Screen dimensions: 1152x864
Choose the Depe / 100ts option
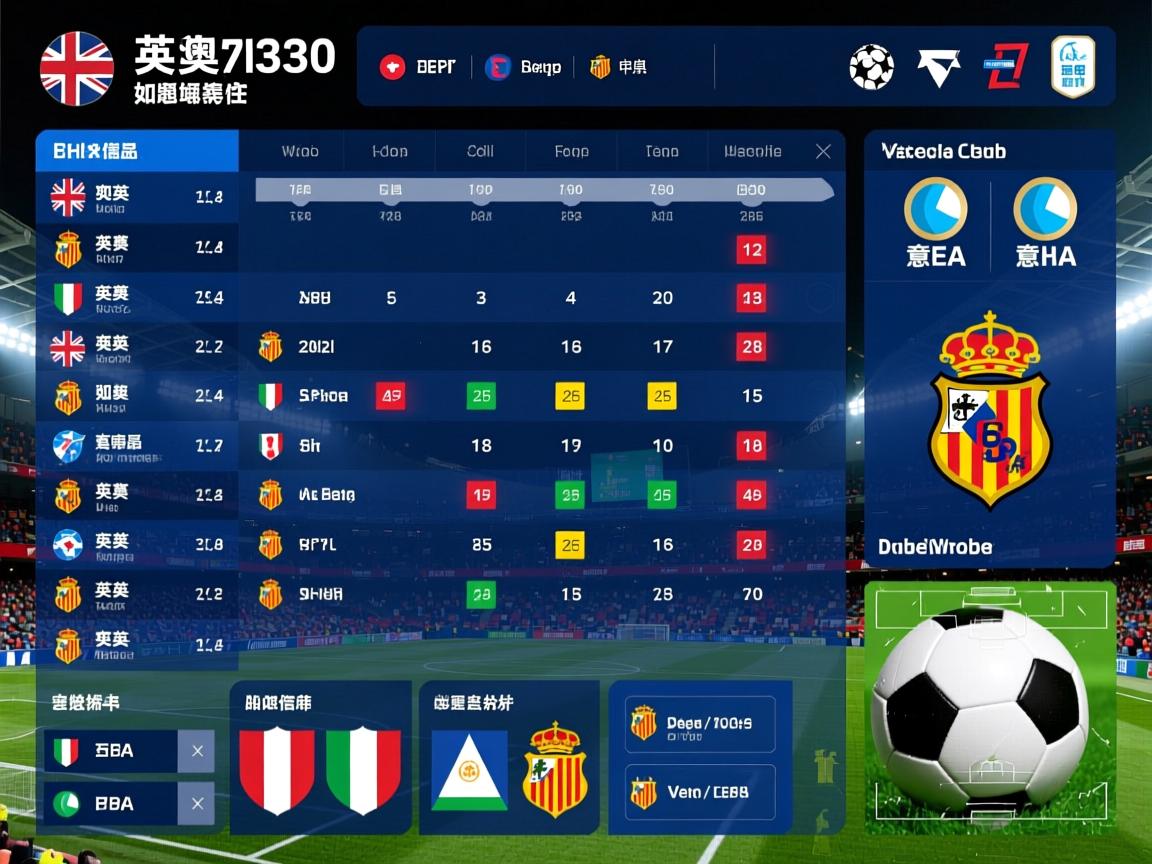coord(700,724)
